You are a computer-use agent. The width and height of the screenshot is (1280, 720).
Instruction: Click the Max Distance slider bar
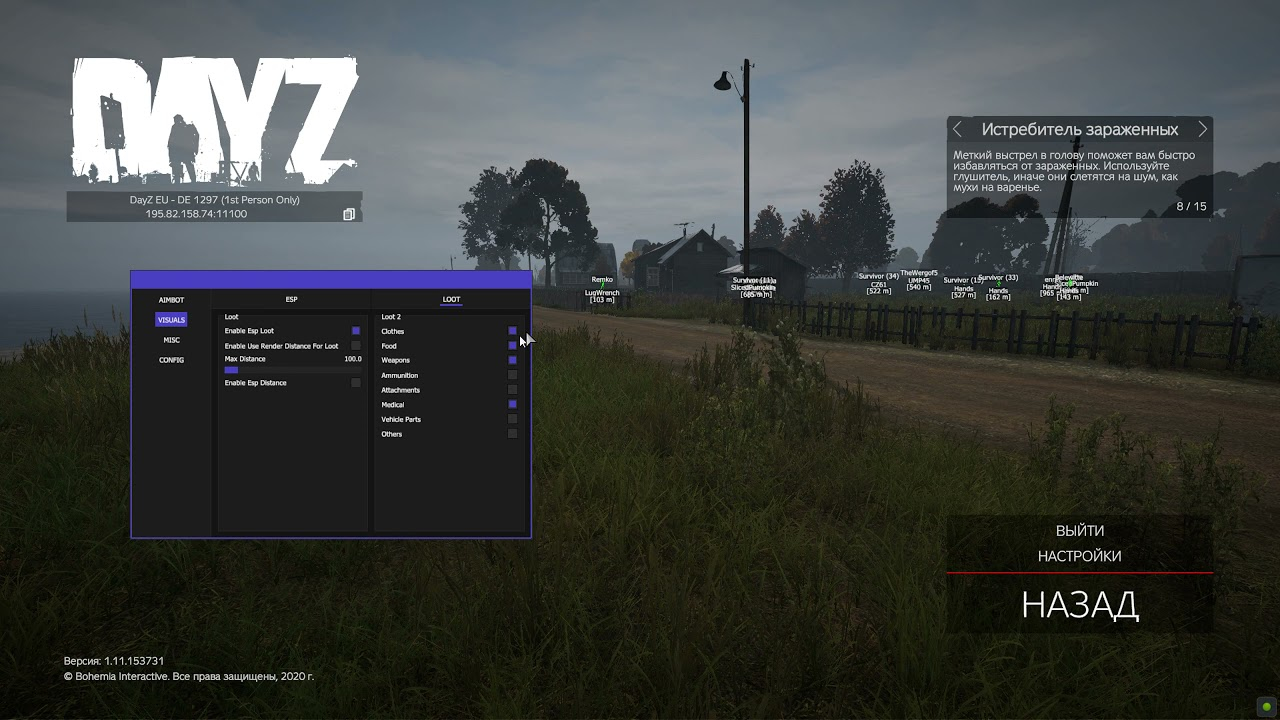[x=292, y=370]
